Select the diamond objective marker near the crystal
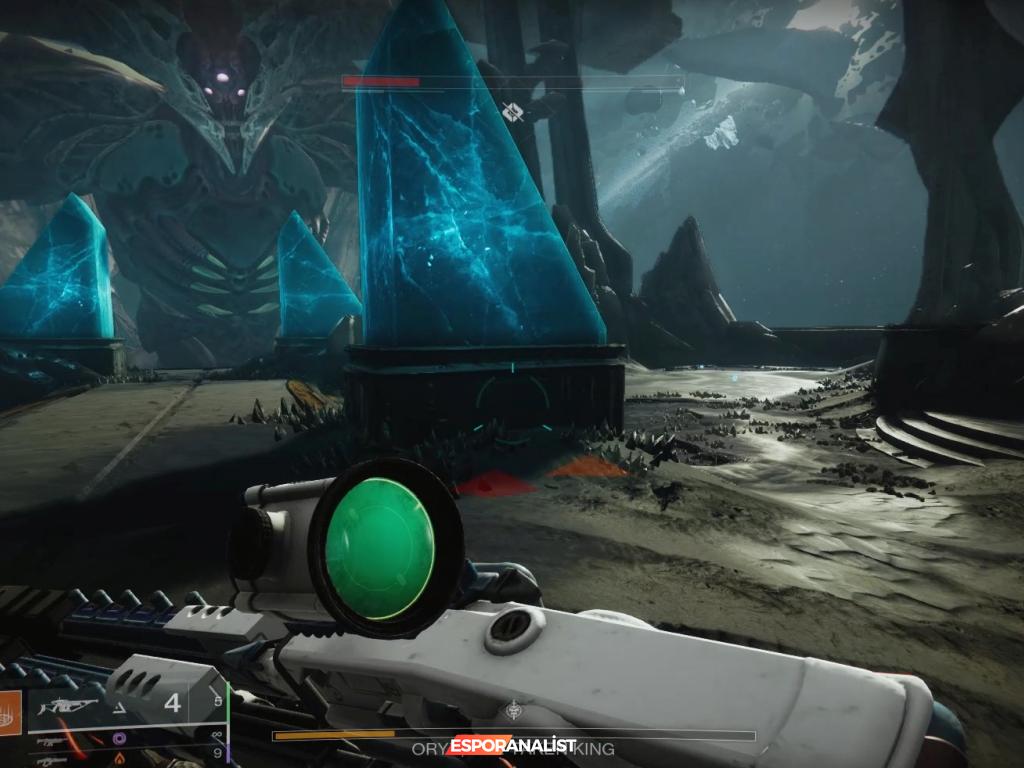Viewport: 1024px width, 768px height. point(514,112)
